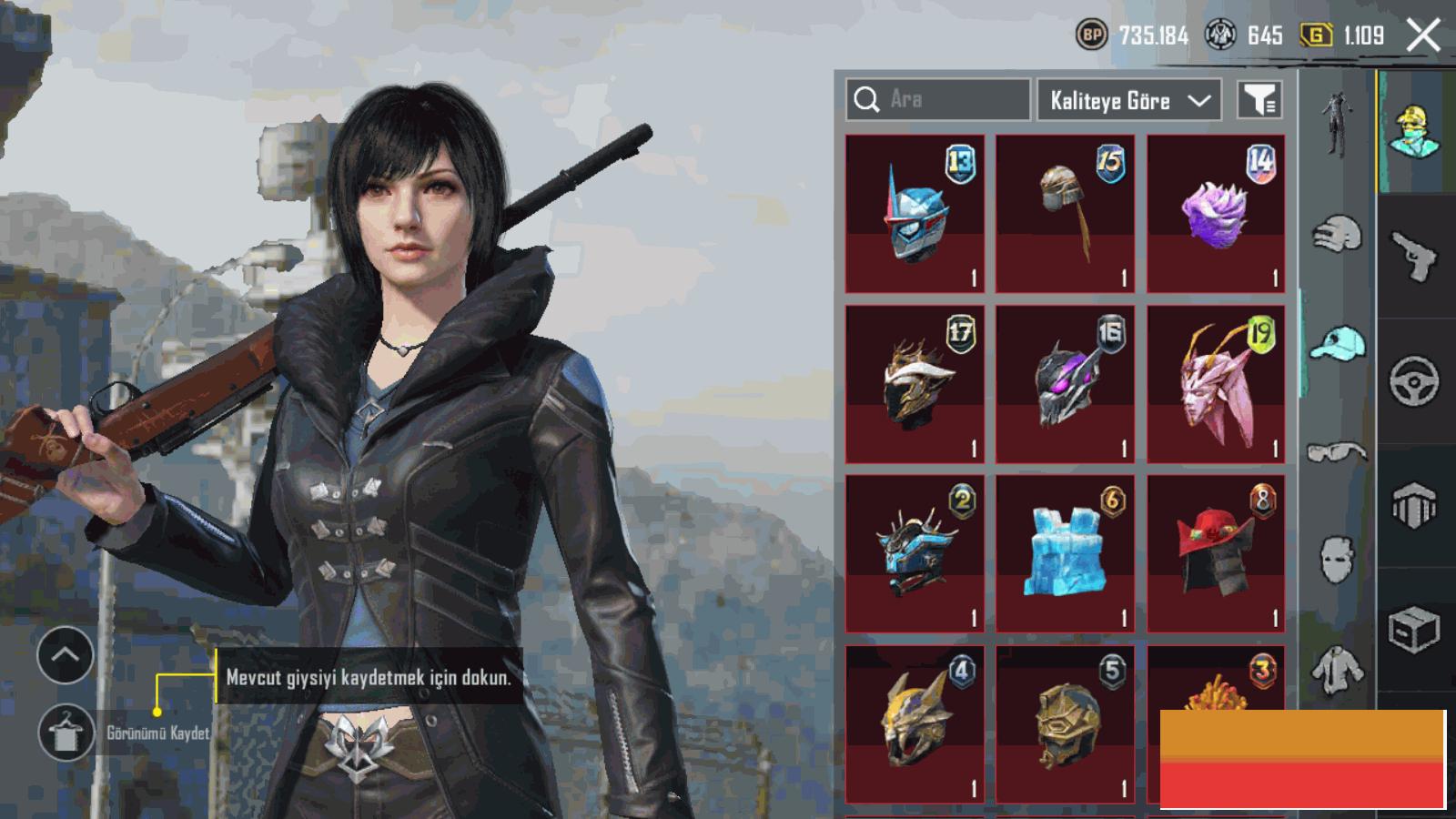
Task: Open the pistol weapons tab
Action: pyautogui.click(x=1414, y=256)
